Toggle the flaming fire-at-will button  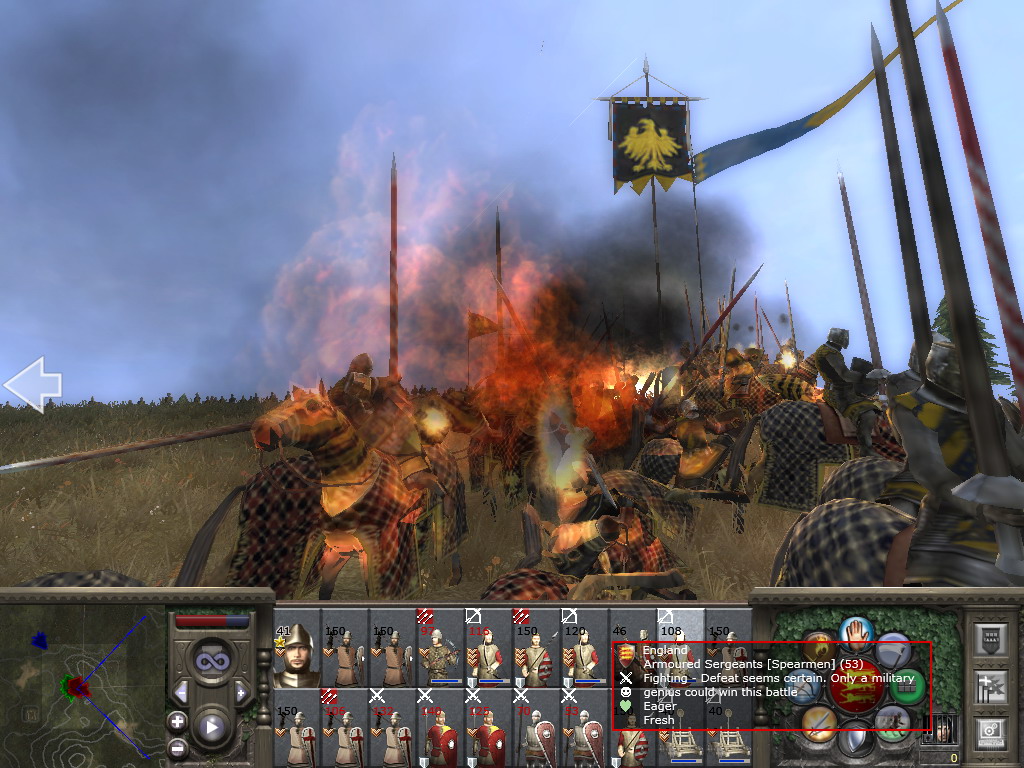(820, 647)
